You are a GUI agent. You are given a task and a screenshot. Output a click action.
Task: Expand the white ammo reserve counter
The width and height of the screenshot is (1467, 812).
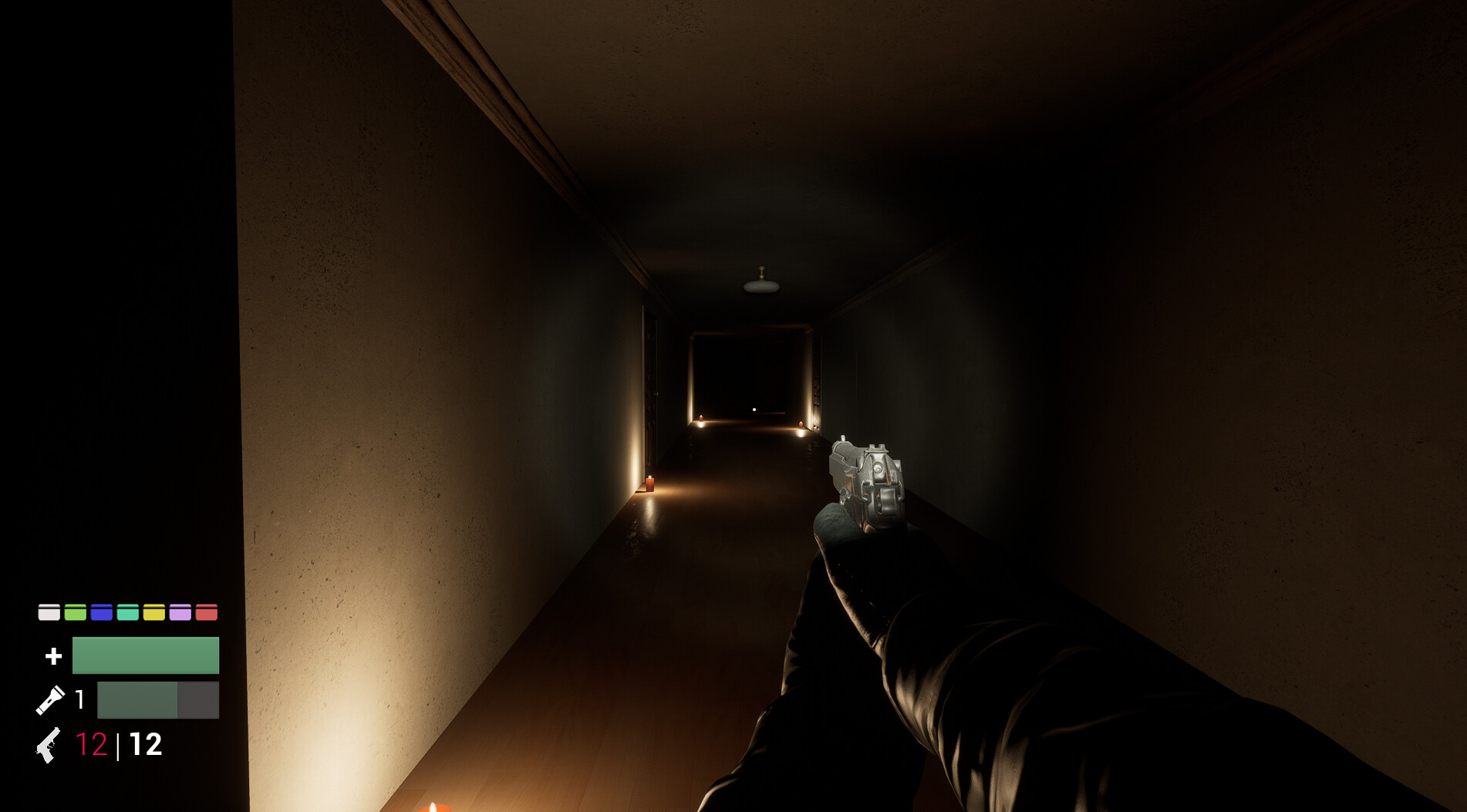pyautogui.click(x=147, y=745)
